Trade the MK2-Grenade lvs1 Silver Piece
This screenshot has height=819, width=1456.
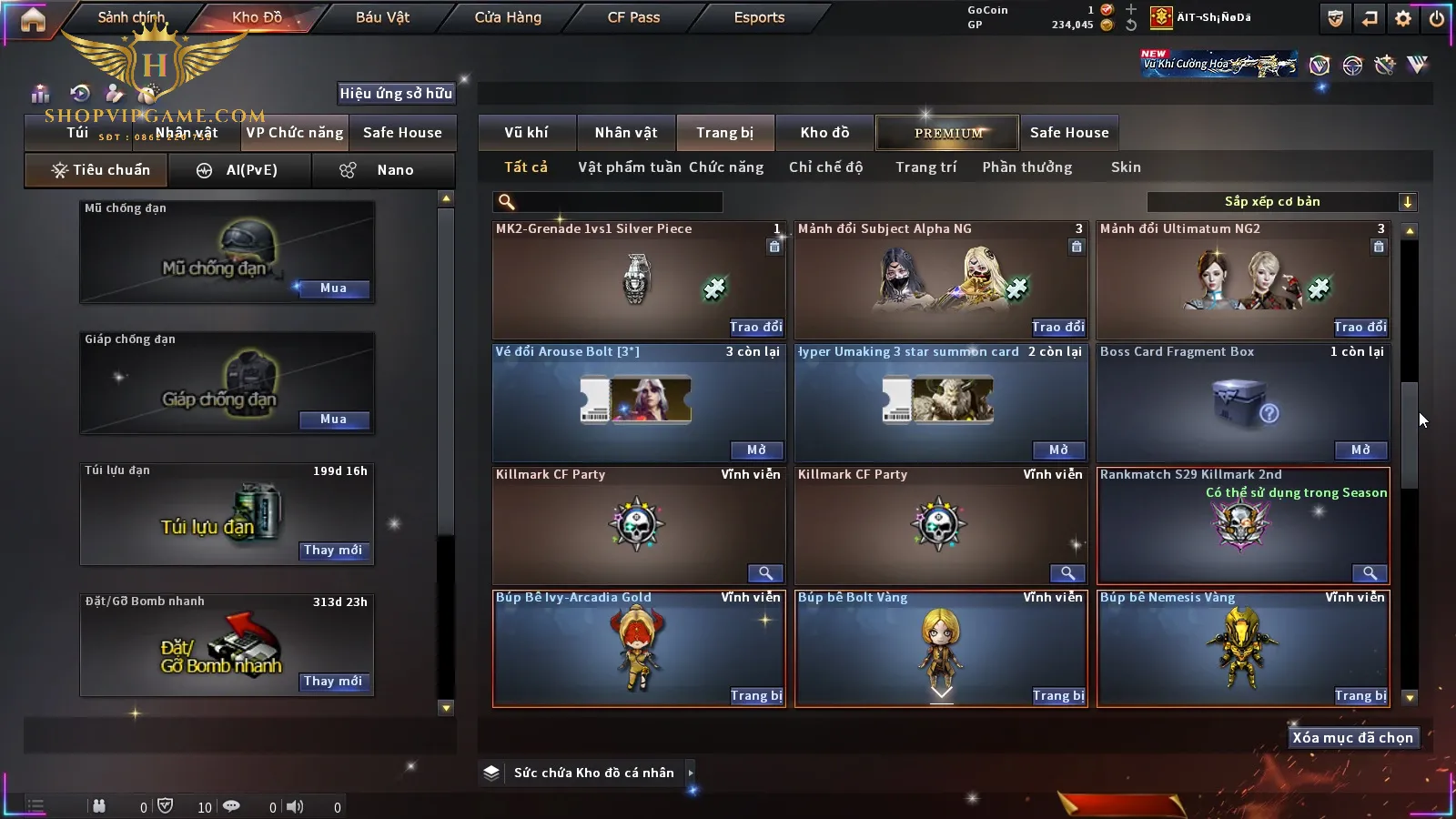[x=755, y=327]
